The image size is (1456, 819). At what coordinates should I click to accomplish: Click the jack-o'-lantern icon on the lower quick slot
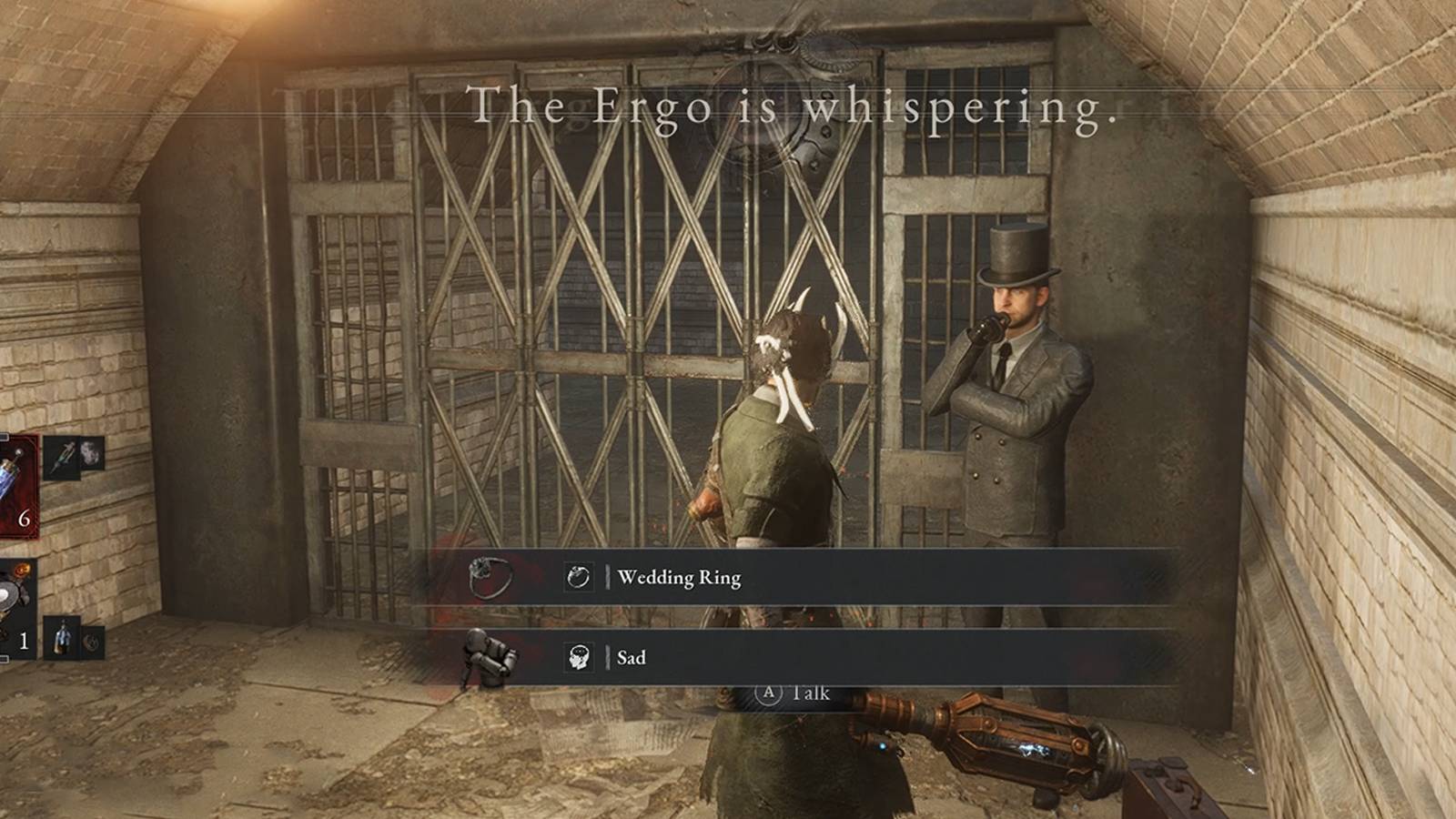tap(22, 569)
